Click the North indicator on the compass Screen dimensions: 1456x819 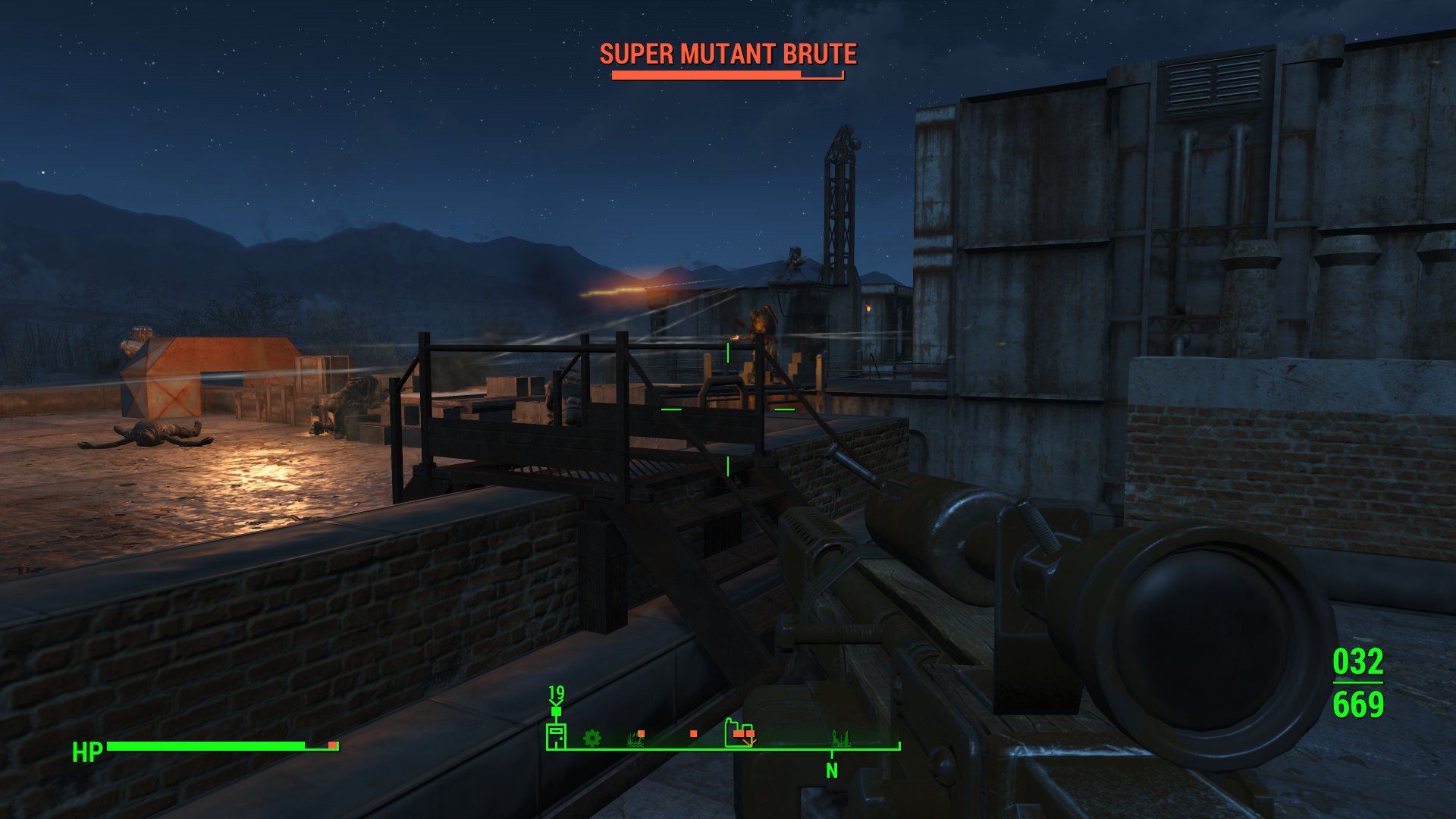click(x=832, y=770)
